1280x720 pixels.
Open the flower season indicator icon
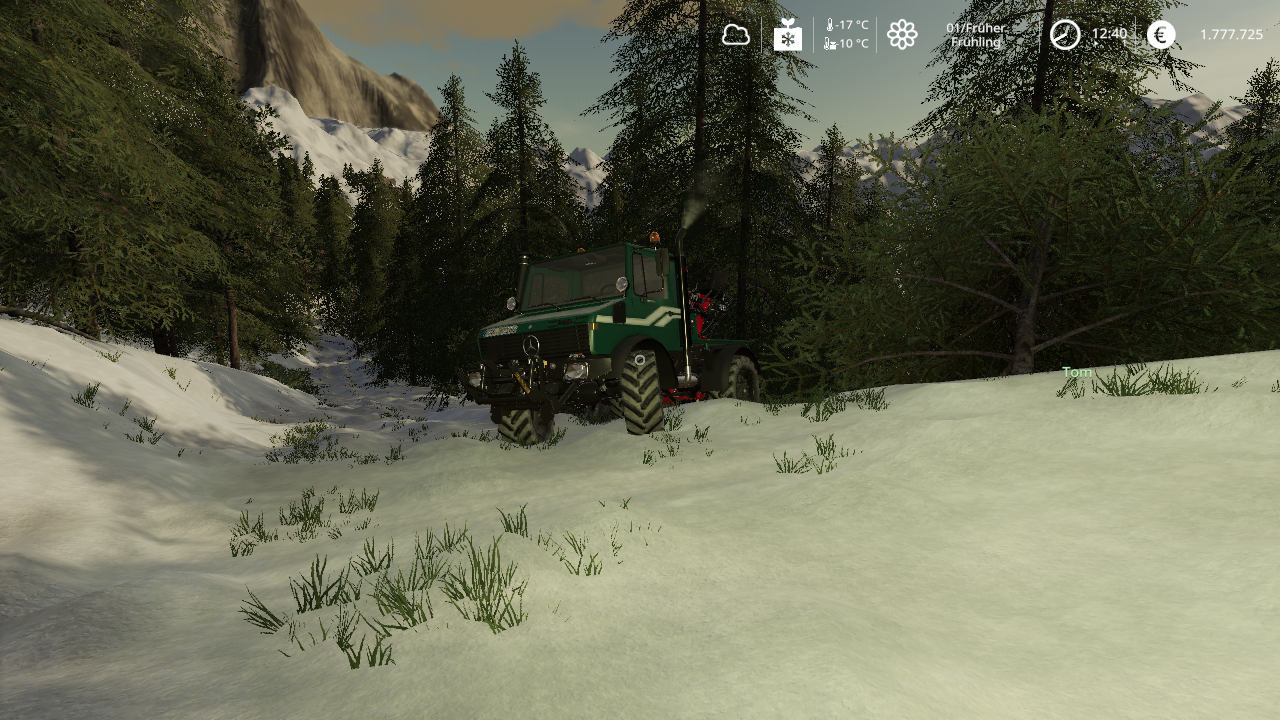tap(902, 35)
